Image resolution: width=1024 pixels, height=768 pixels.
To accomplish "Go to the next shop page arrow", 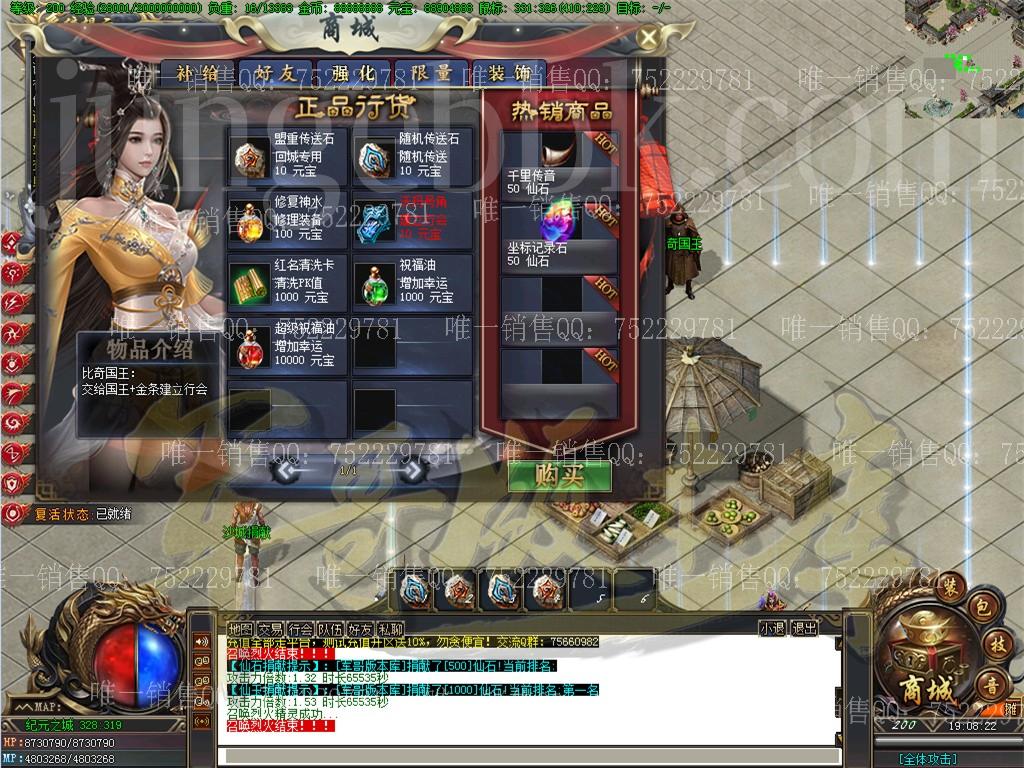I will (x=411, y=470).
